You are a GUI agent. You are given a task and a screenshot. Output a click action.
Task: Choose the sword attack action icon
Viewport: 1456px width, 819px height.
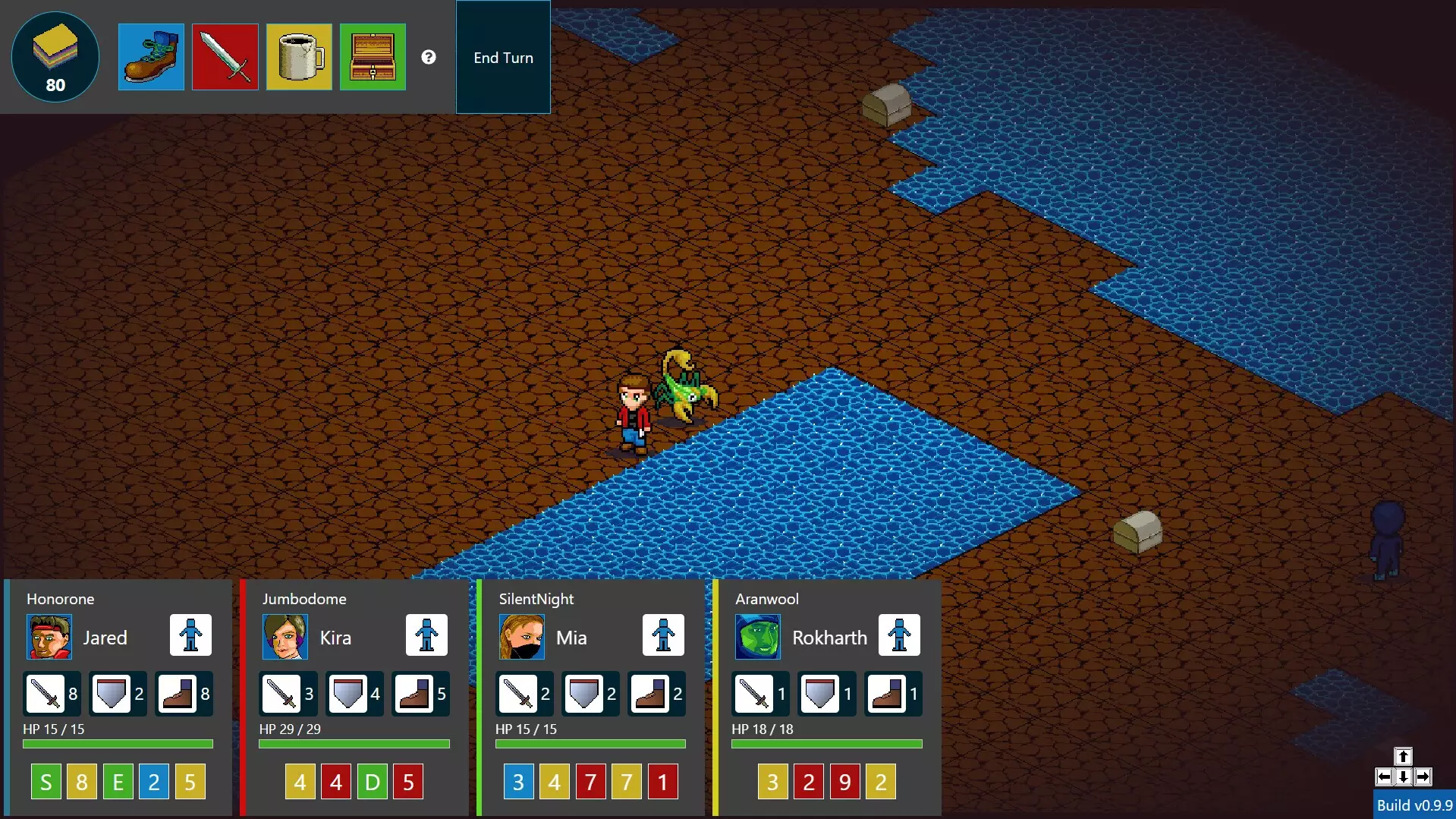point(225,57)
